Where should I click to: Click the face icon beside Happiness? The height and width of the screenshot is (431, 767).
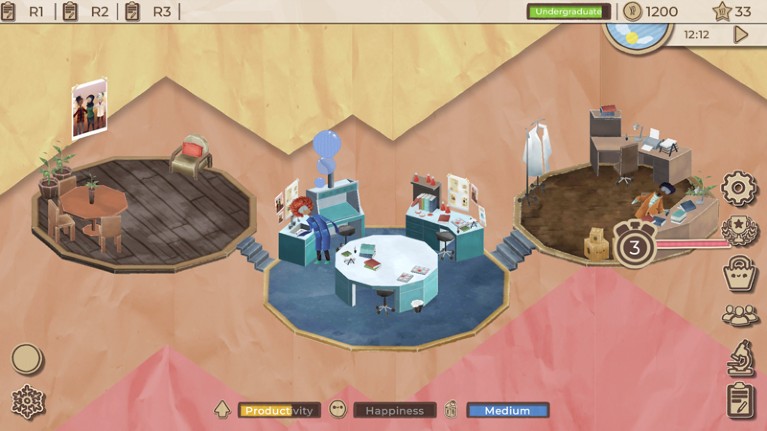point(338,410)
